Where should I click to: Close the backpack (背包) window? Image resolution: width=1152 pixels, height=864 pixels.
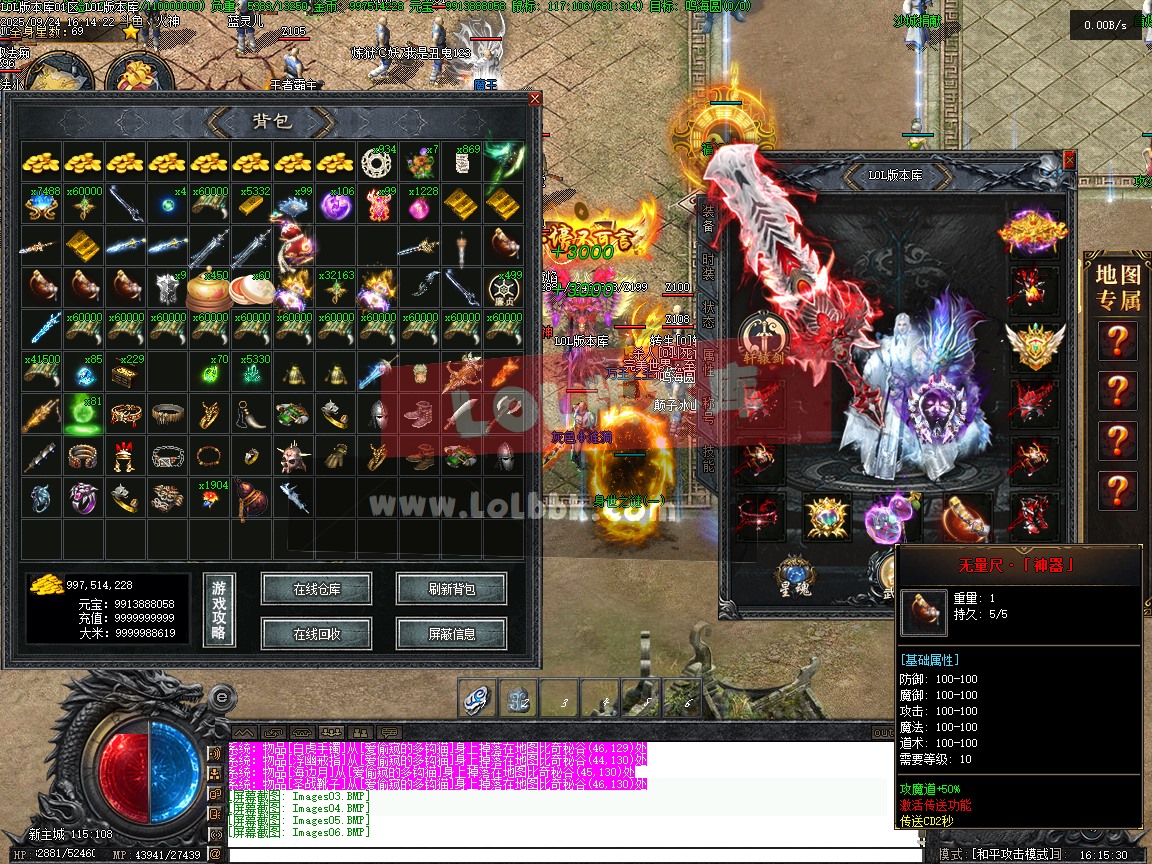[535, 99]
